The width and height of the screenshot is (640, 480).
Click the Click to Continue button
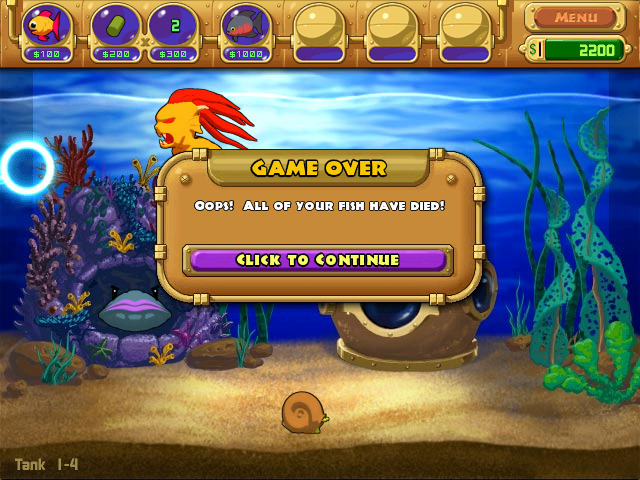318,260
